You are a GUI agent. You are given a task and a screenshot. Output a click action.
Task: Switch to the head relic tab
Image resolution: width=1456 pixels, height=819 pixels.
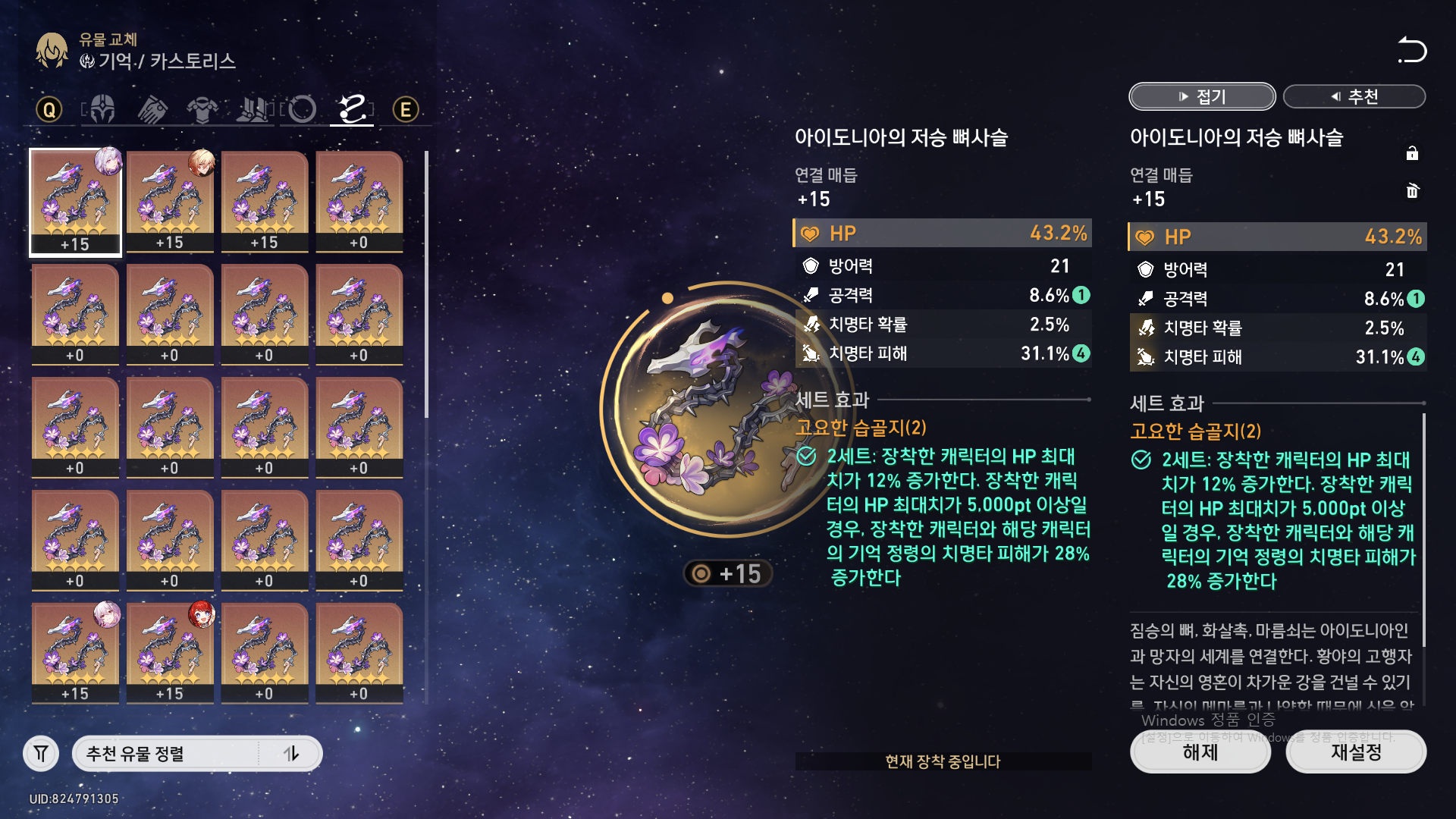[x=102, y=110]
